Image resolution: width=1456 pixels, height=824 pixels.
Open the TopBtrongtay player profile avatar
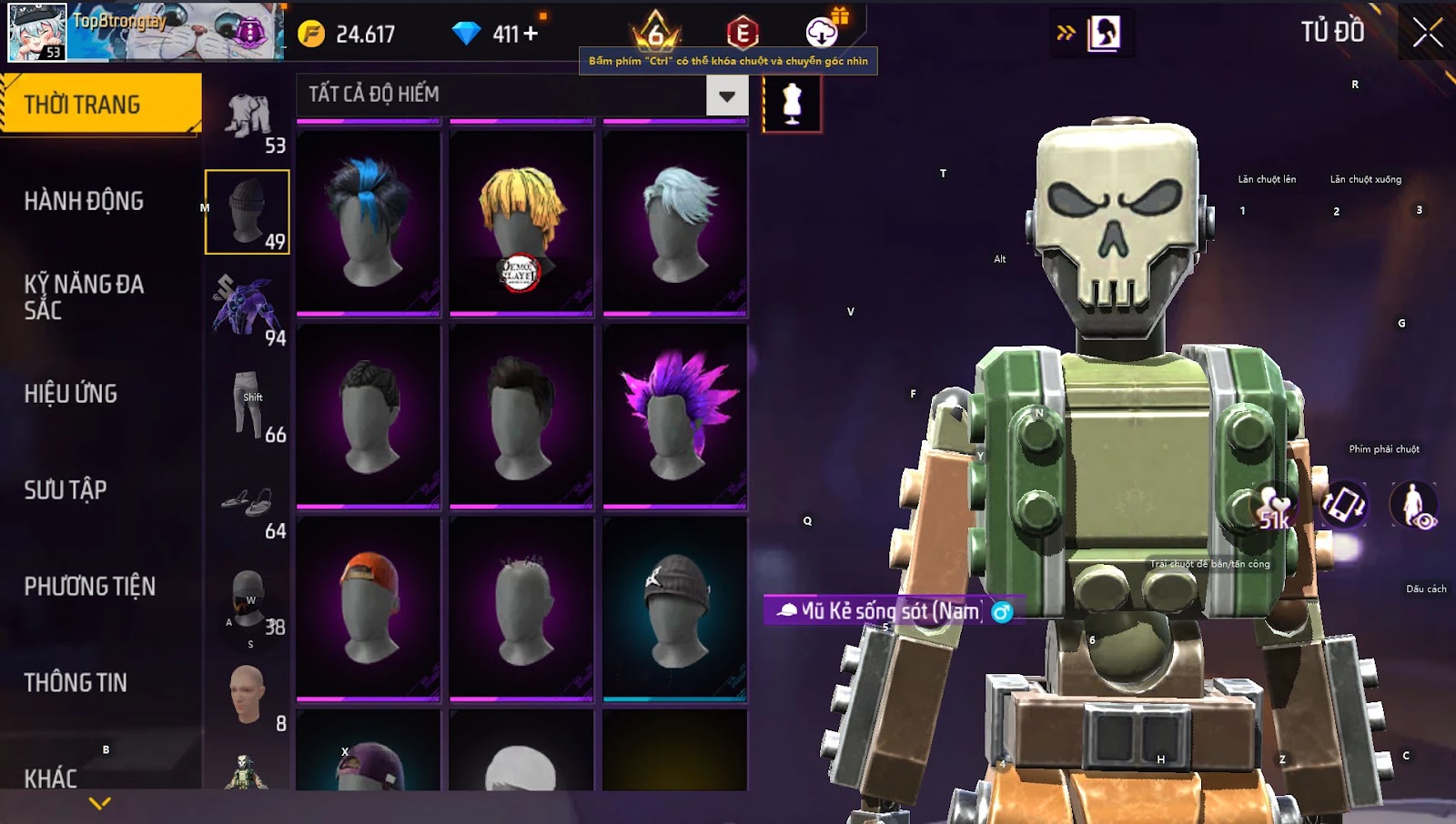37,32
